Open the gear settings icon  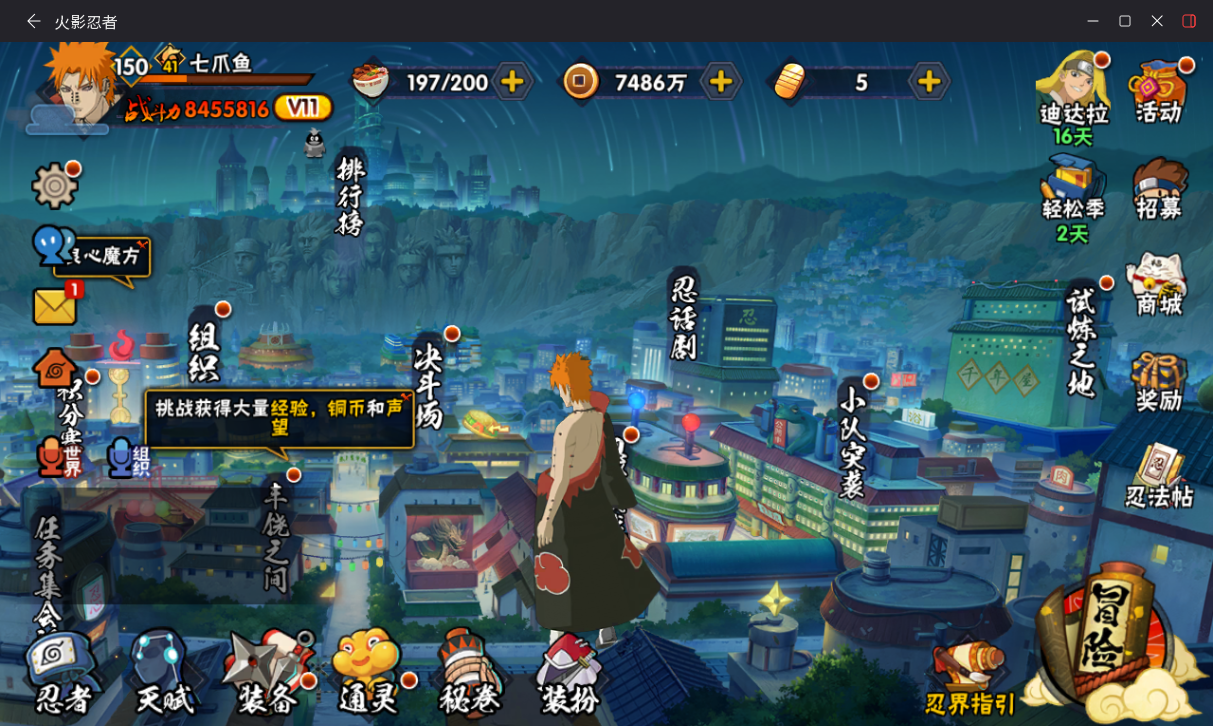(x=54, y=185)
